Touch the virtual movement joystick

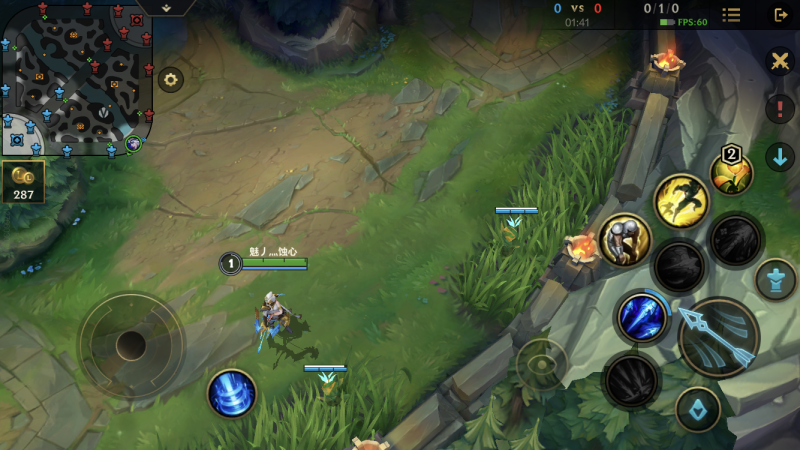point(131,346)
